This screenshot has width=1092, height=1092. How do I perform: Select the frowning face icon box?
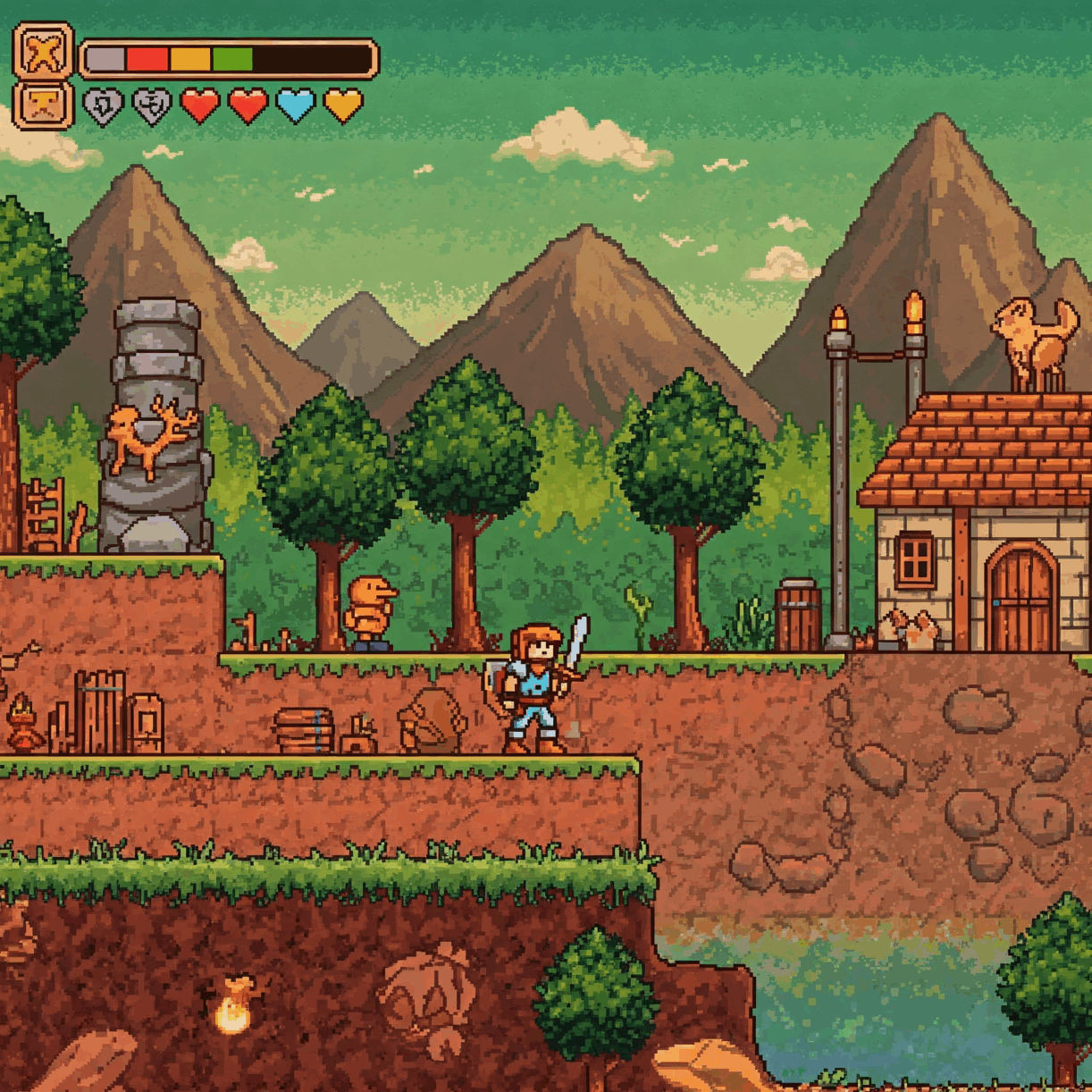point(43,106)
